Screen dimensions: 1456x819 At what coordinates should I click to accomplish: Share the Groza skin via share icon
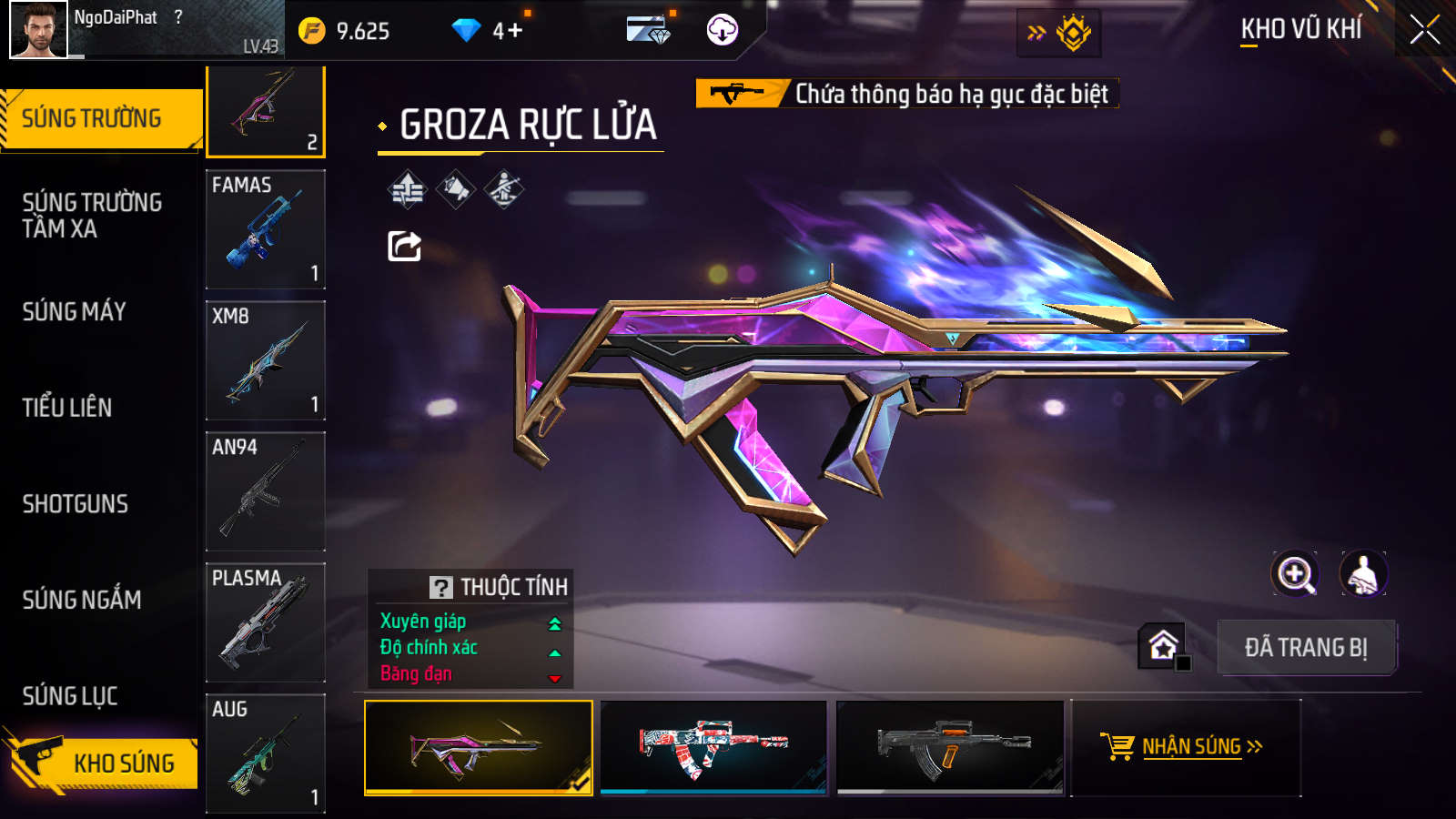[x=405, y=246]
